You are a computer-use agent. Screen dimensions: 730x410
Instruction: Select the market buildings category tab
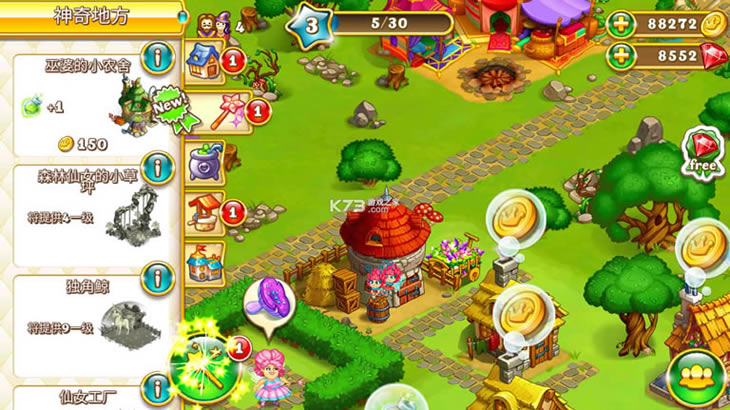(204, 262)
